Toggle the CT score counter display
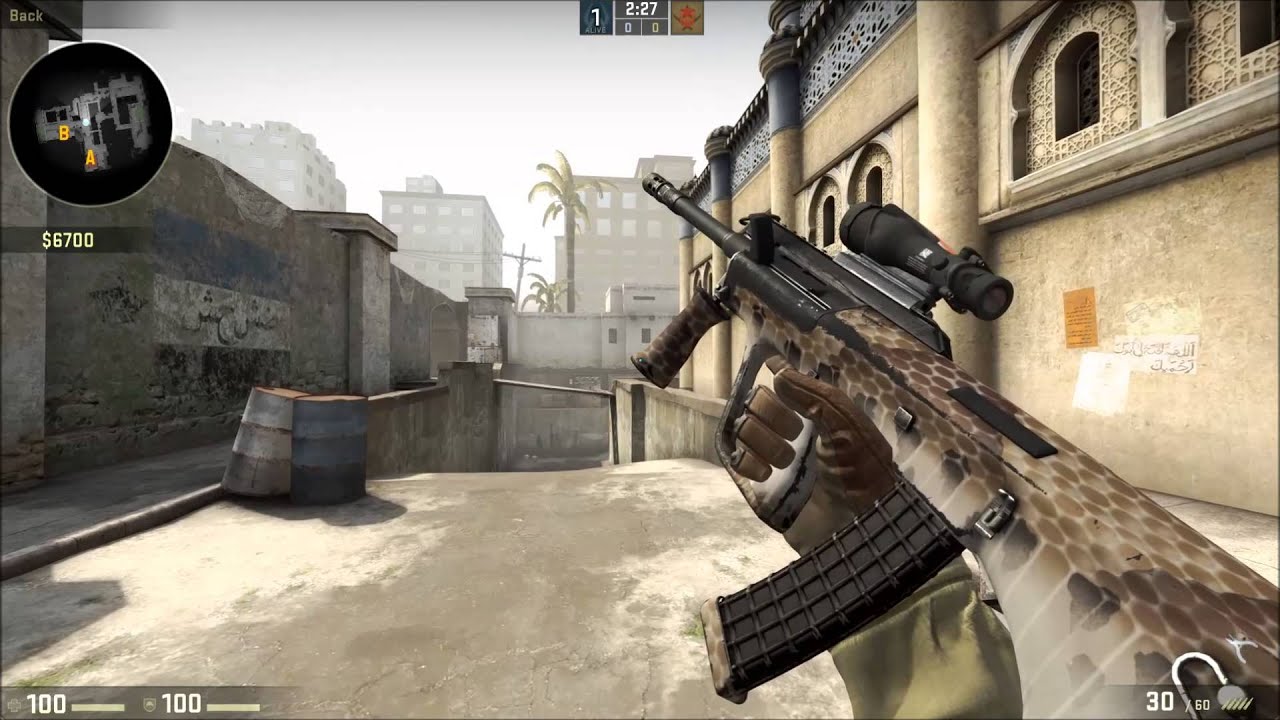This screenshot has width=1280, height=720. point(627,26)
